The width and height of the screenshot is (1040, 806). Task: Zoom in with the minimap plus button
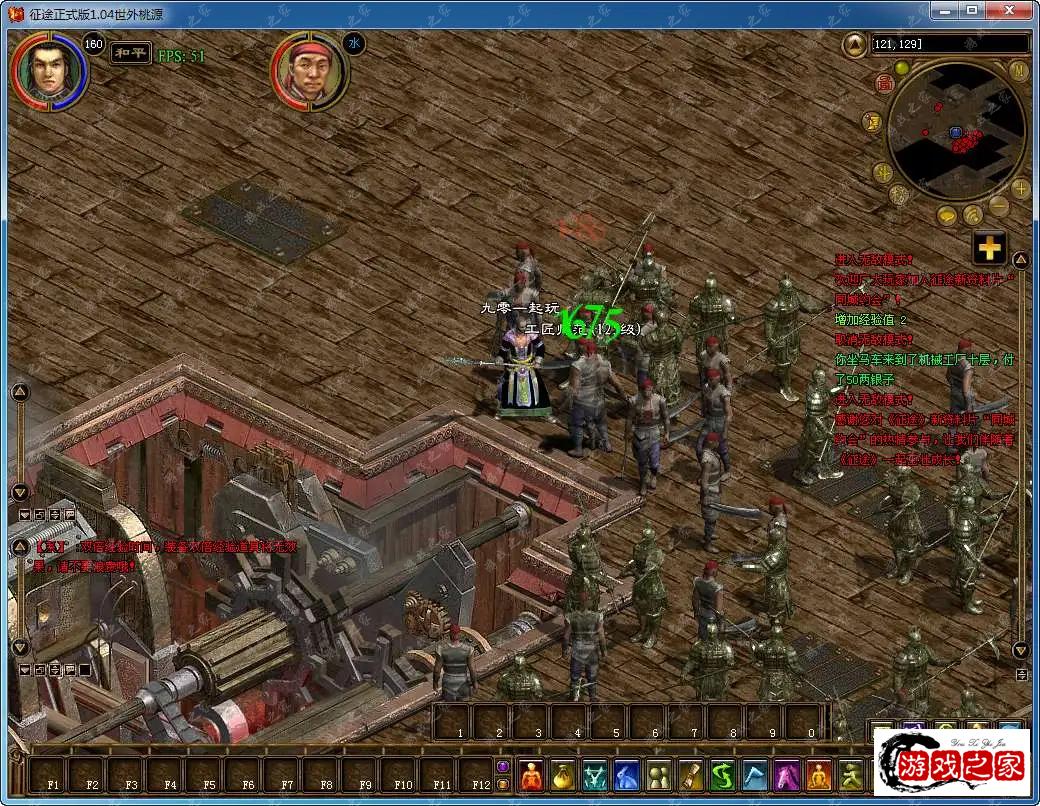pyautogui.click(x=1020, y=188)
